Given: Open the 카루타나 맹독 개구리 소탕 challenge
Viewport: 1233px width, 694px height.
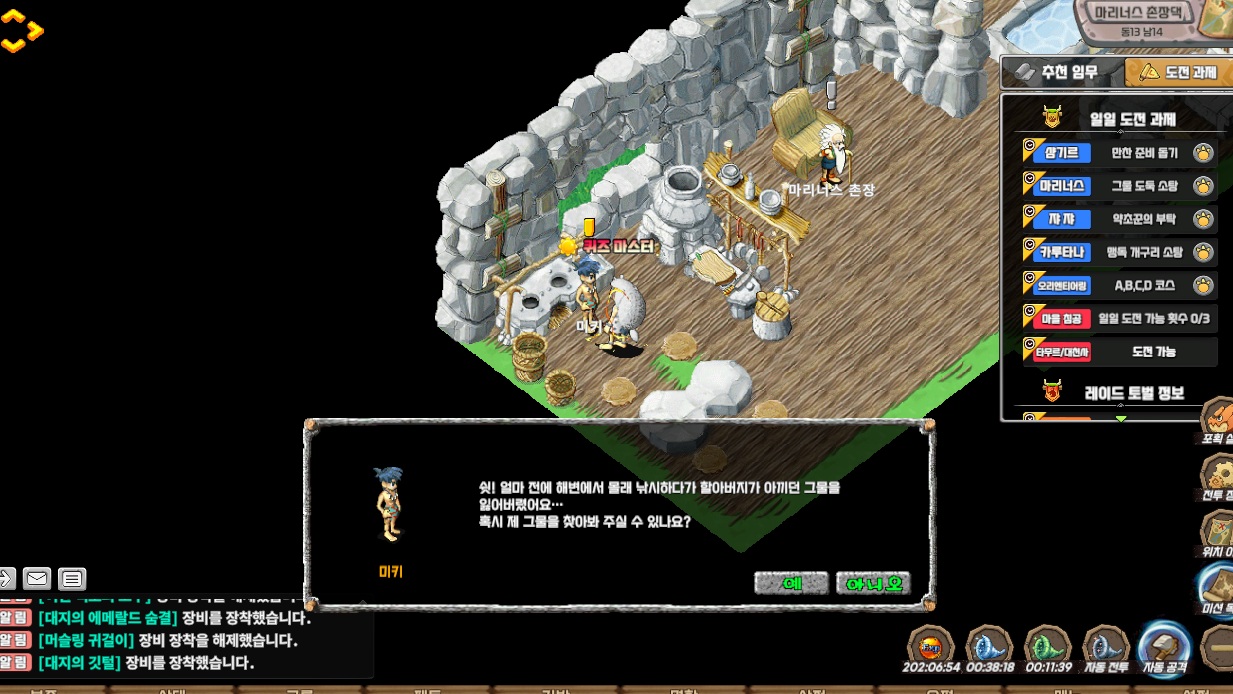Looking at the screenshot, I should (x=1119, y=252).
